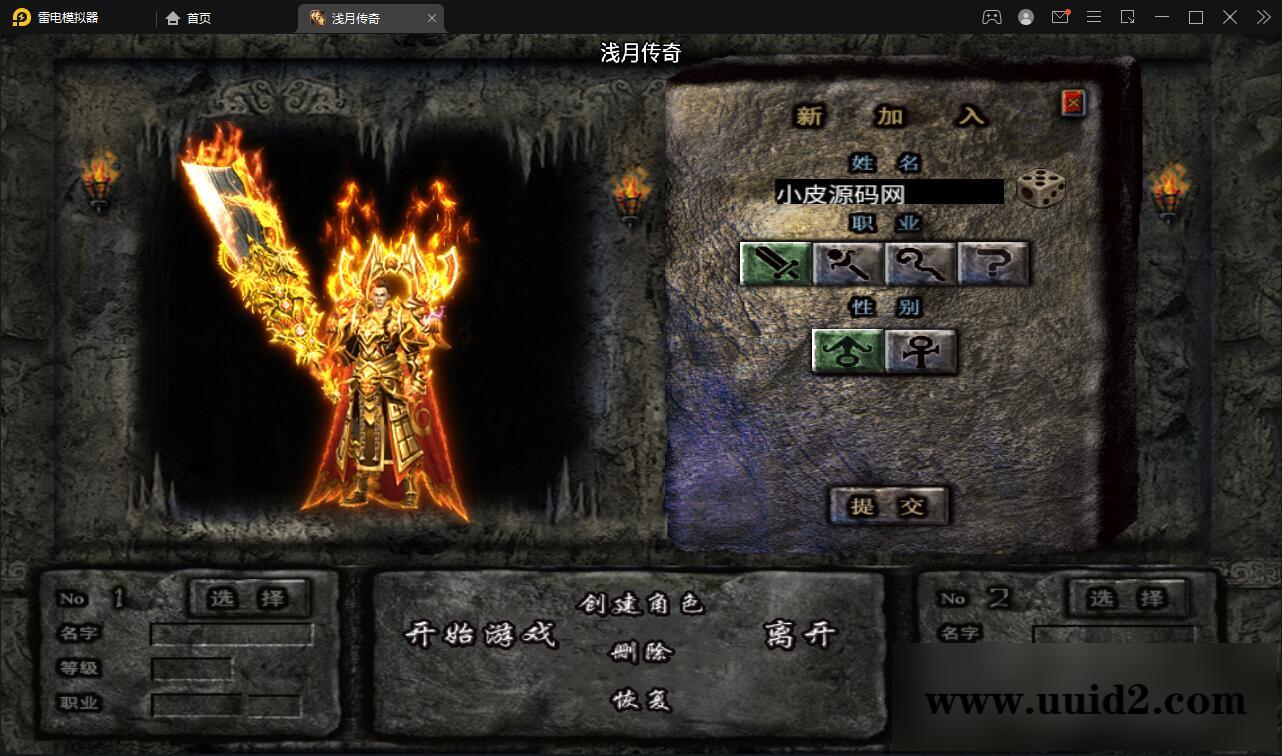This screenshot has width=1282, height=756.
Task: Click the question mark class icon
Action: (x=991, y=264)
